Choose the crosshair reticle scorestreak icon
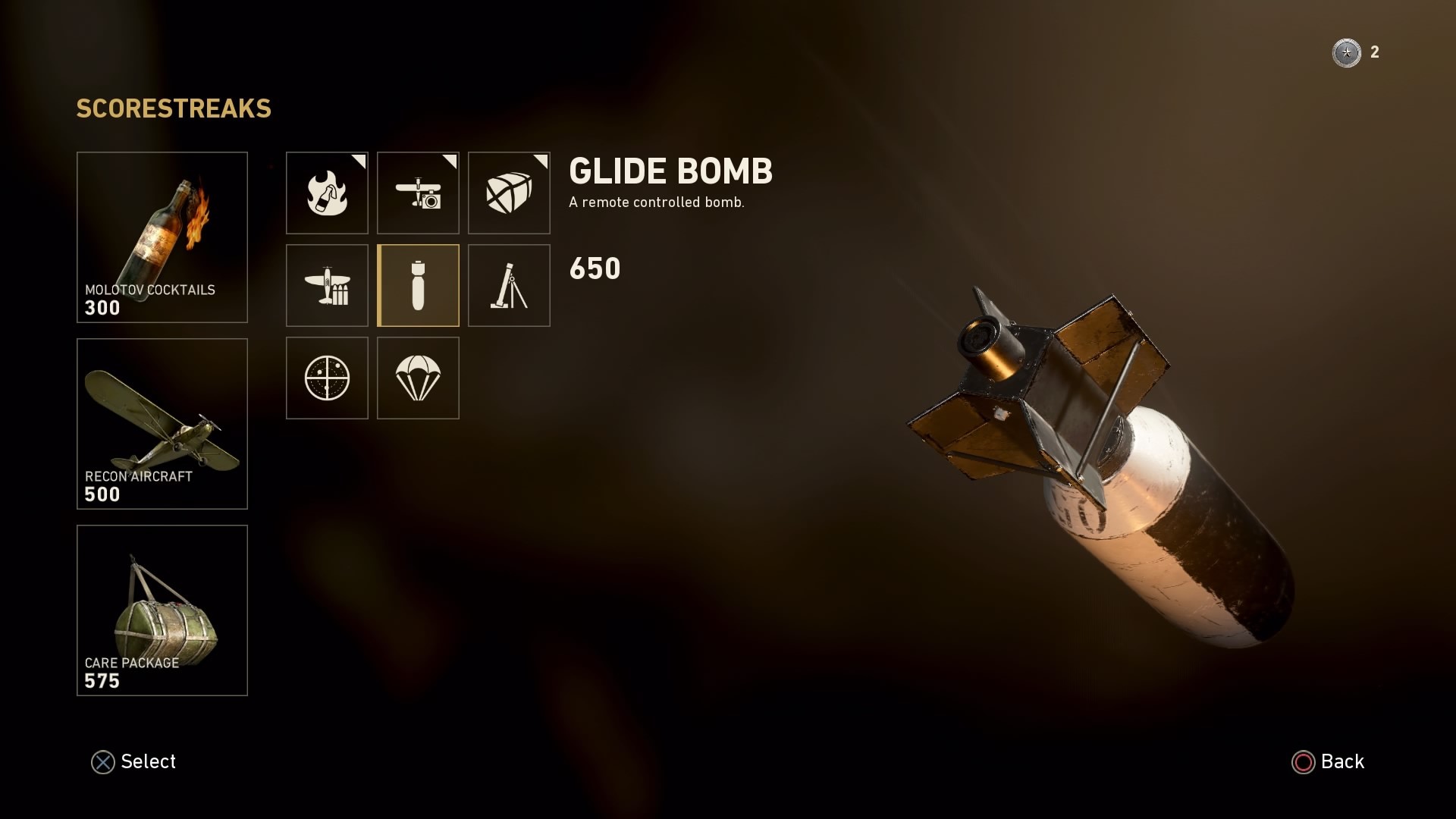The width and height of the screenshot is (1456, 819). click(327, 378)
